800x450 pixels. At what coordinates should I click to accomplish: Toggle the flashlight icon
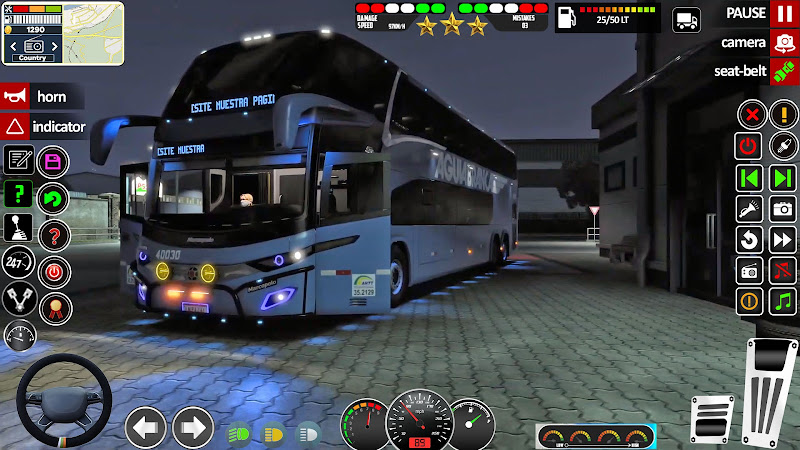tap(749, 209)
